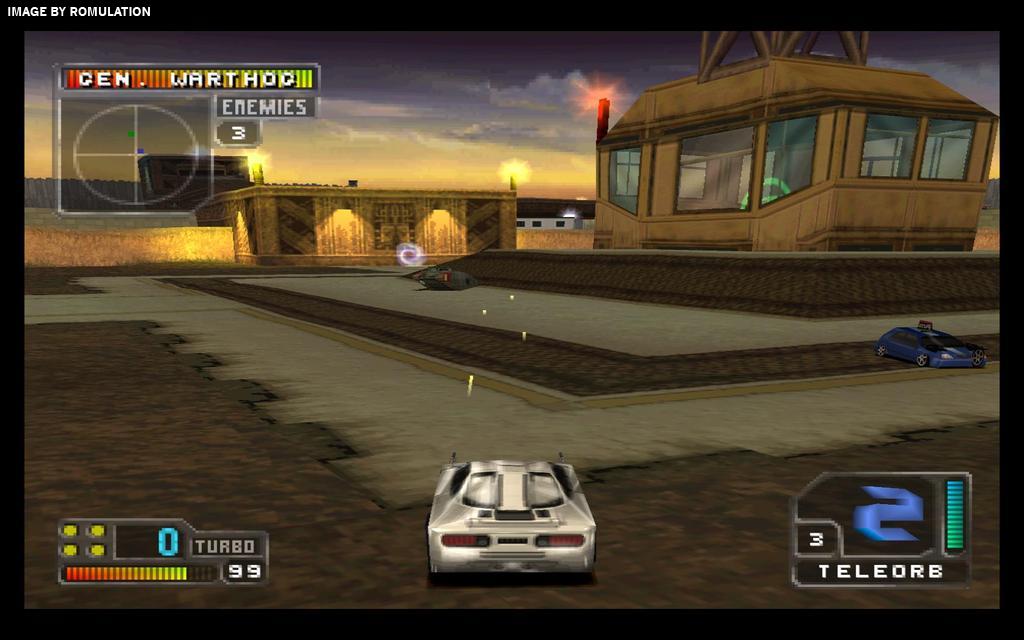The image size is (1024, 640).
Task: Click the Gen. Warthog target name bar
Action: [x=188, y=78]
